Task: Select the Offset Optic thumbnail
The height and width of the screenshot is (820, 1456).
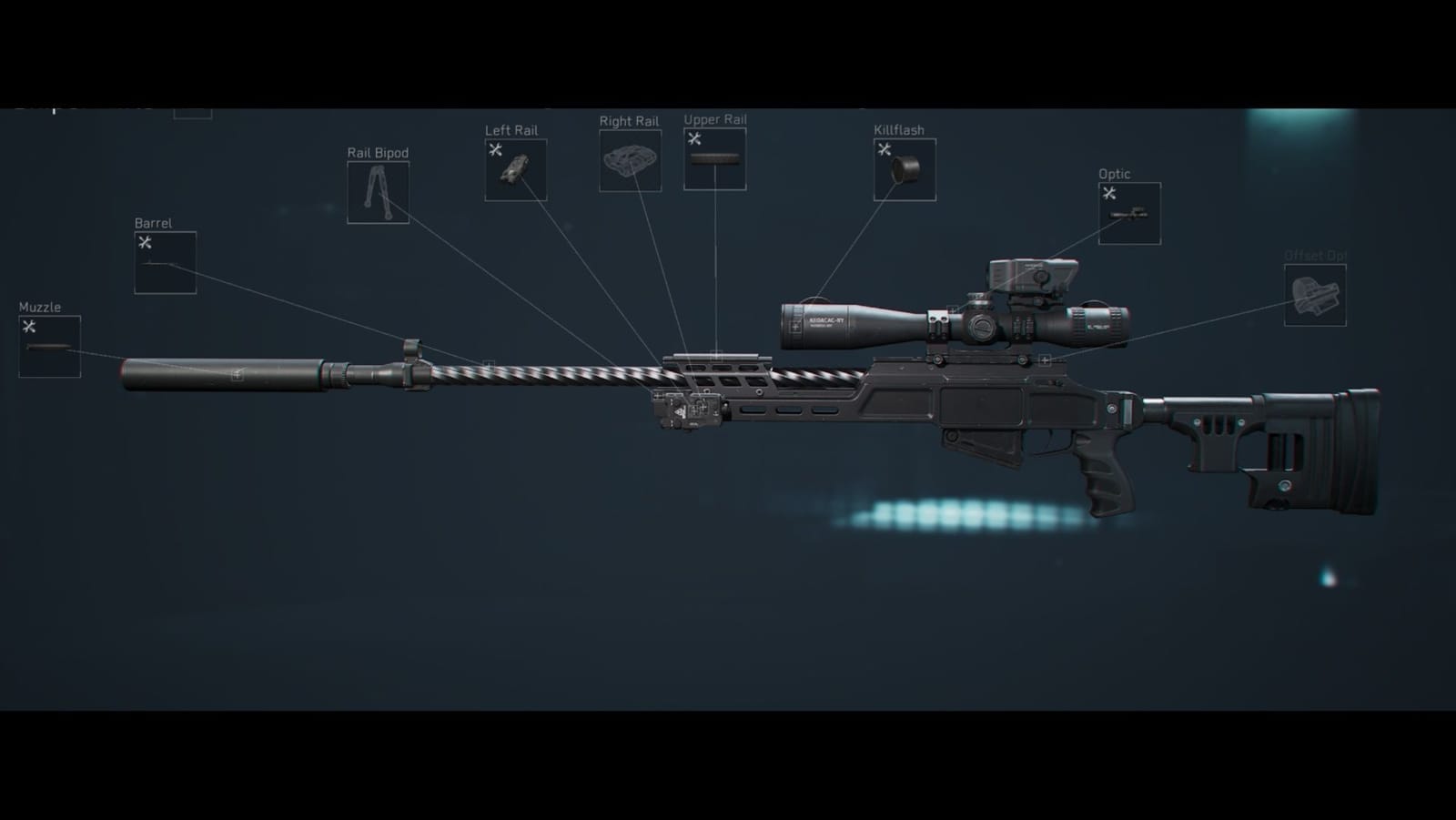Action: coord(1315,296)
